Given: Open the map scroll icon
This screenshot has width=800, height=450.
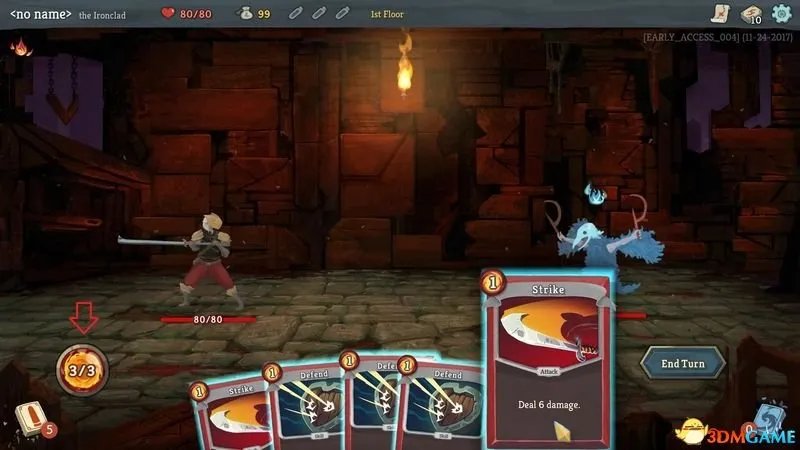Looking at the screenshot, I should coord(719,13).
